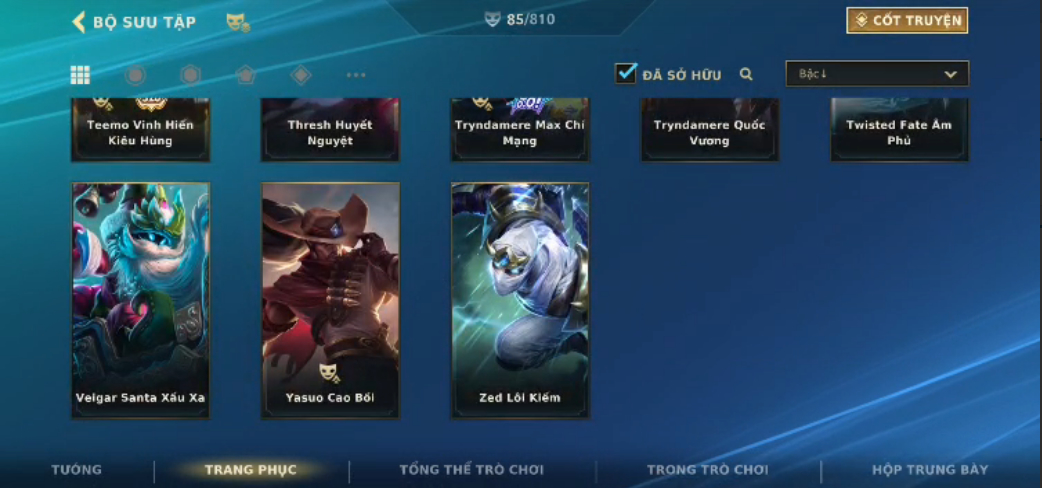Image resolution: width=1042 pixels, height=488 pixels.
Task: Select Teemo Vinh Hiển Kiêu Hùng skin
Action: click(140, 131)
